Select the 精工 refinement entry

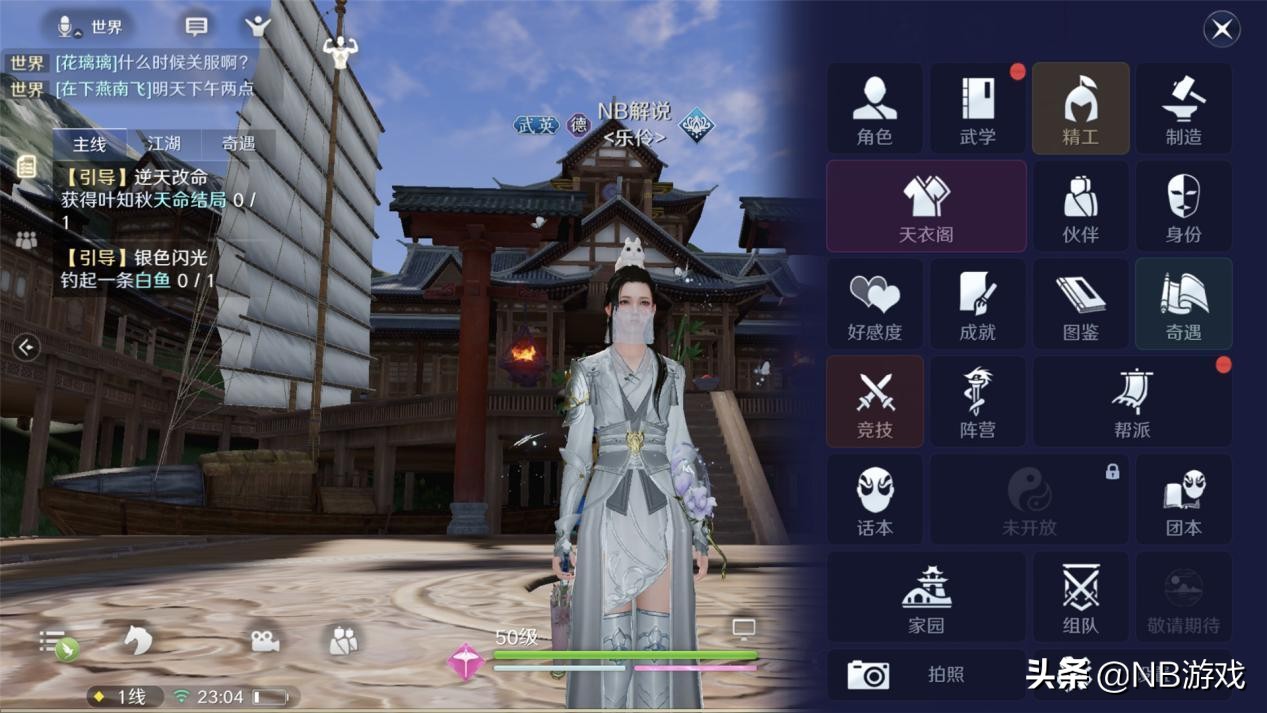[1080, 109]
